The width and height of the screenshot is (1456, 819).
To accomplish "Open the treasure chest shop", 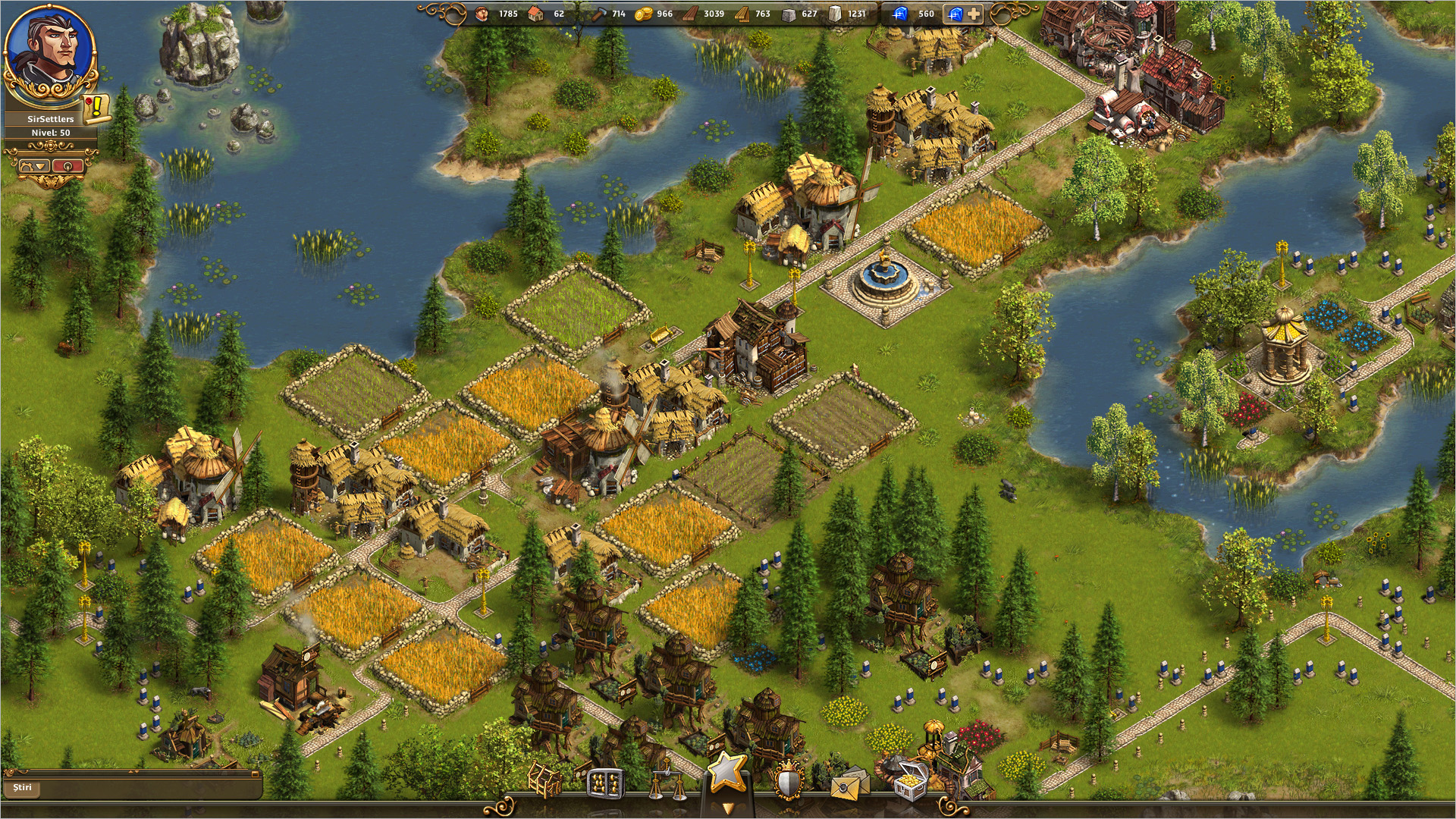I will coord(910,783).
